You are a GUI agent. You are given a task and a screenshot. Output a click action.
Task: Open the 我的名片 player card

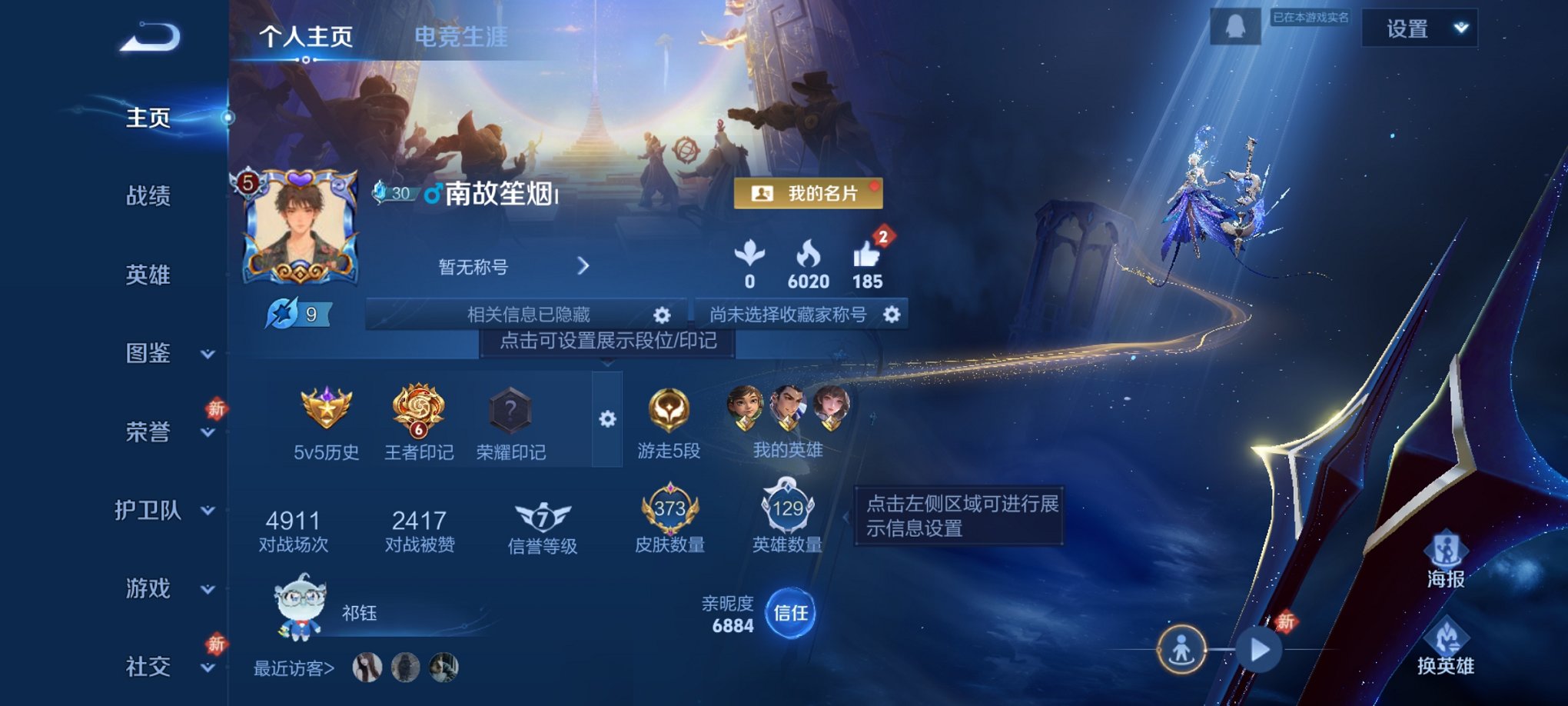pos(806,193)
